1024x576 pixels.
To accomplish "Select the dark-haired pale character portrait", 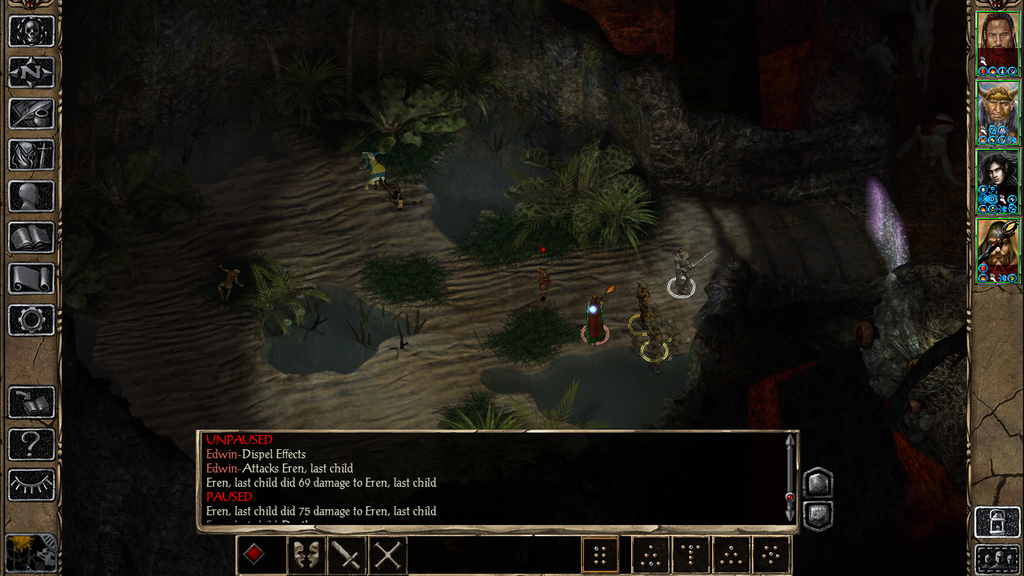I will point(997,181).
